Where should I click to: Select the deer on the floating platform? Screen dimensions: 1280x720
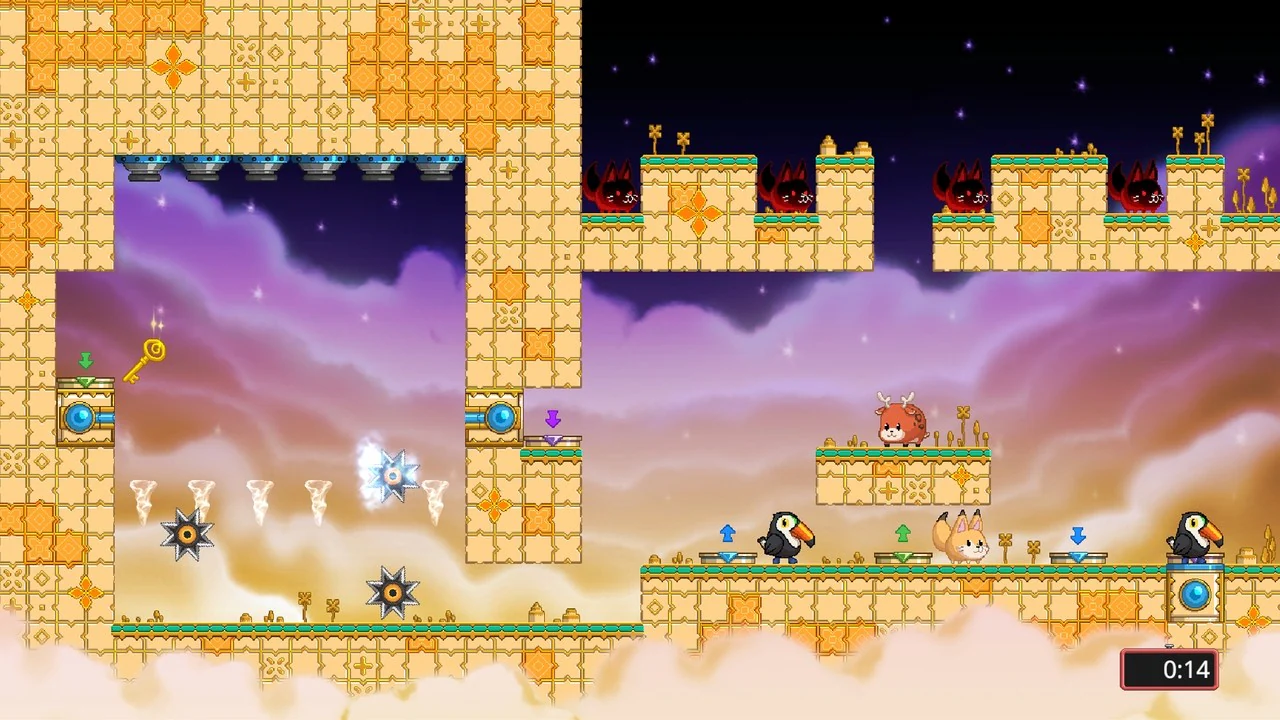[900, 424]
